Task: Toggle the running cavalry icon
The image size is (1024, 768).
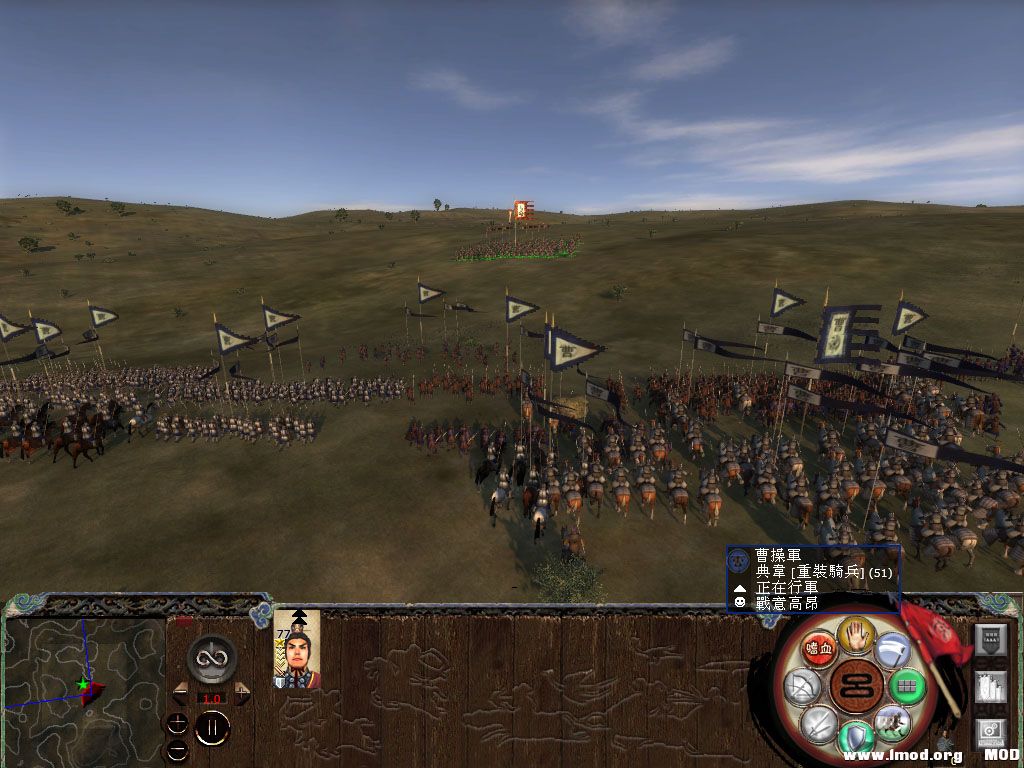Action: point(891,721)
